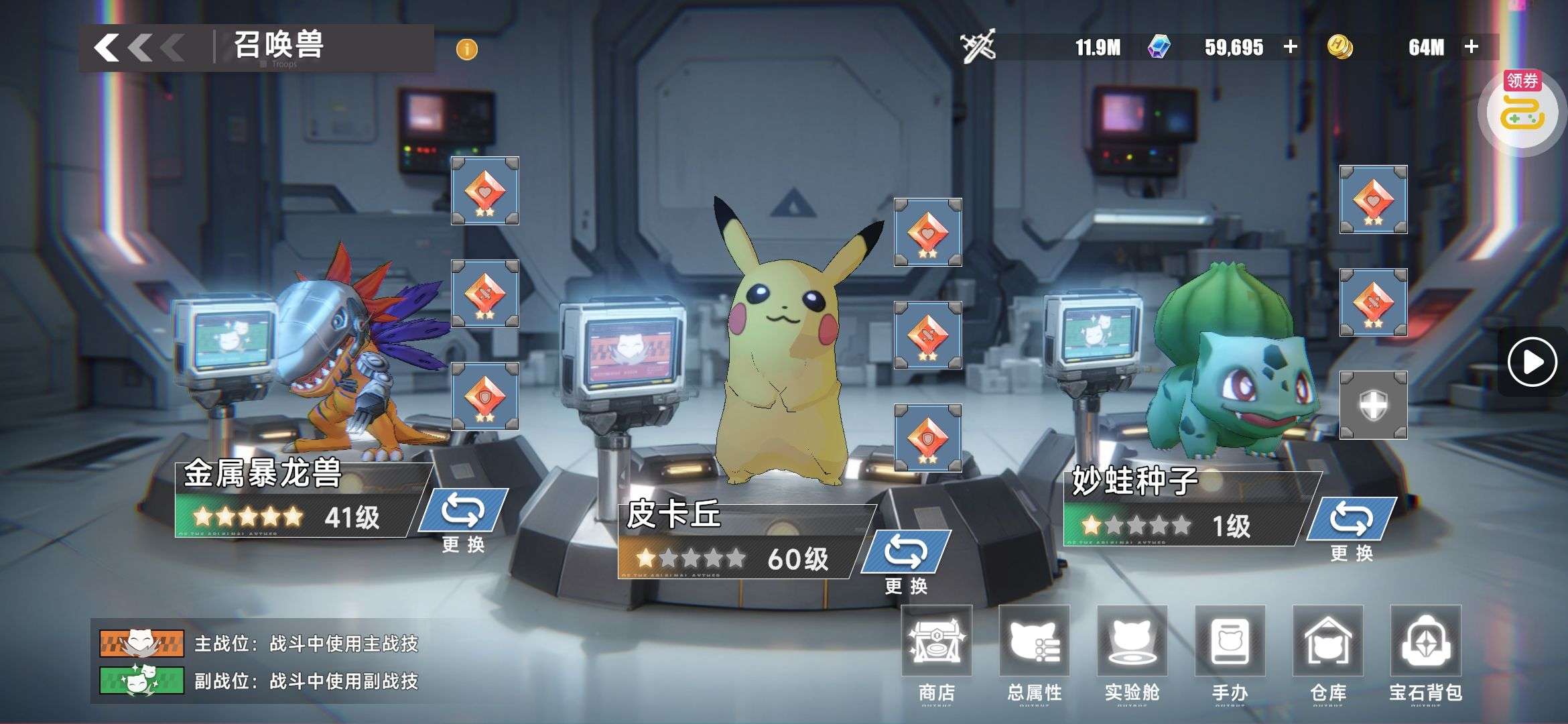Open the orange info icon beside 召唤兽
The image size is (1568, 724).
click(x=466, y=49)
